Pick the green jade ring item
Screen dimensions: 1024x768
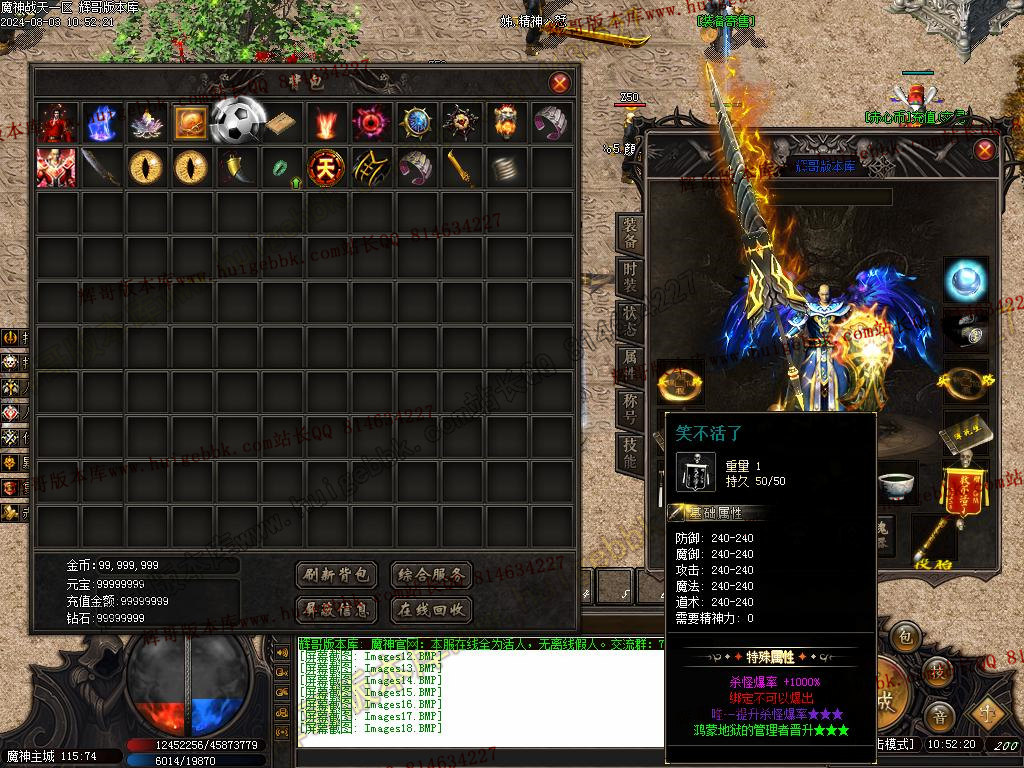pos(281,167)
